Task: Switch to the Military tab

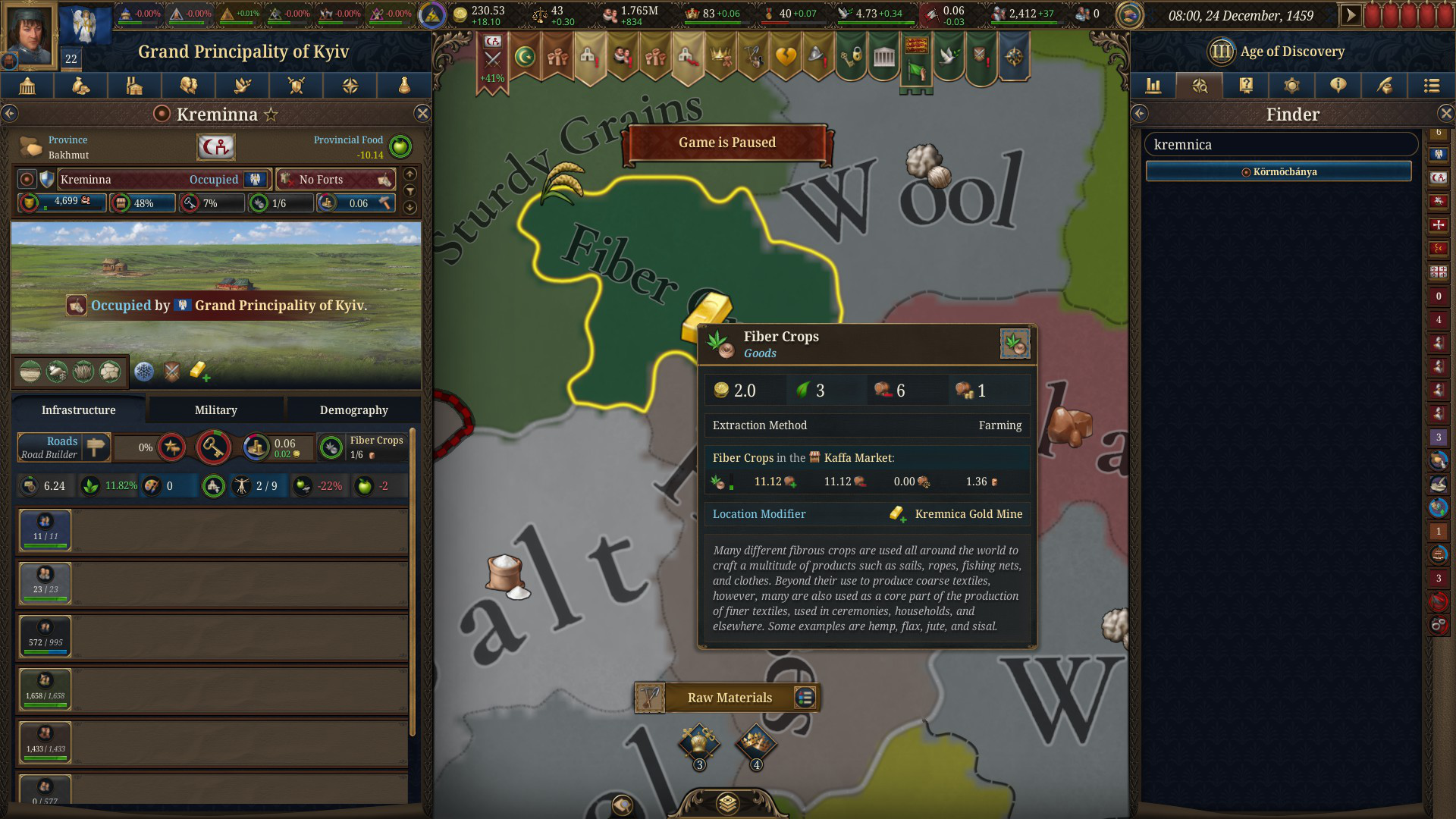Action: (215, 409)
